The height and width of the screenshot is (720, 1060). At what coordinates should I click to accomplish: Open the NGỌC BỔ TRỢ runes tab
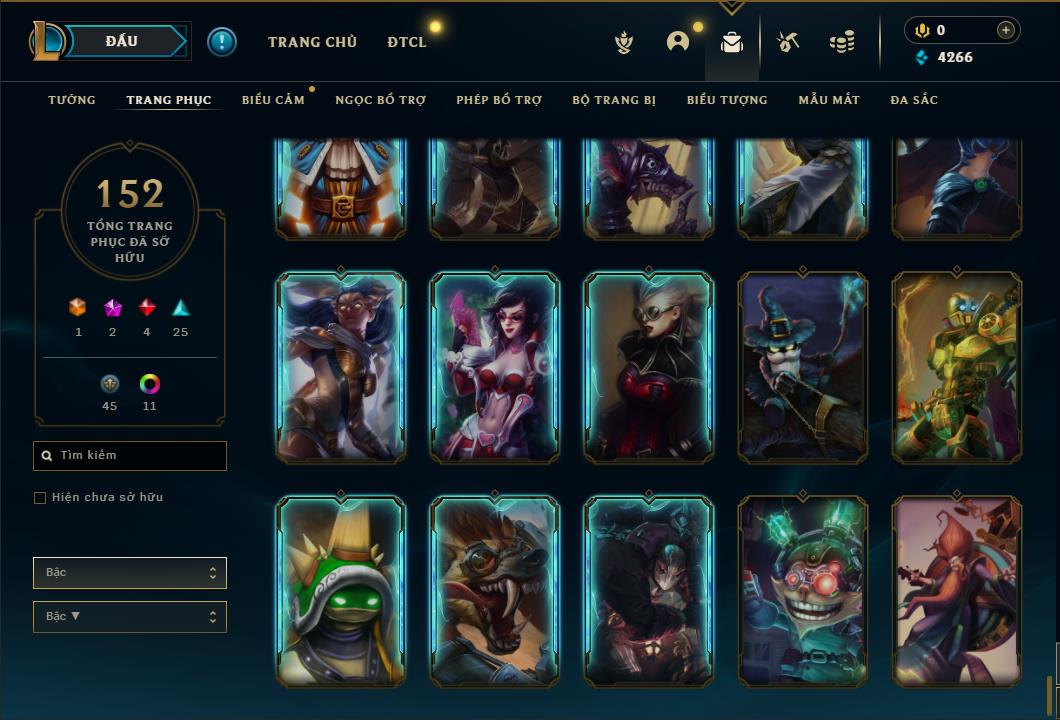pyautogui.click(x=380, y=100)
